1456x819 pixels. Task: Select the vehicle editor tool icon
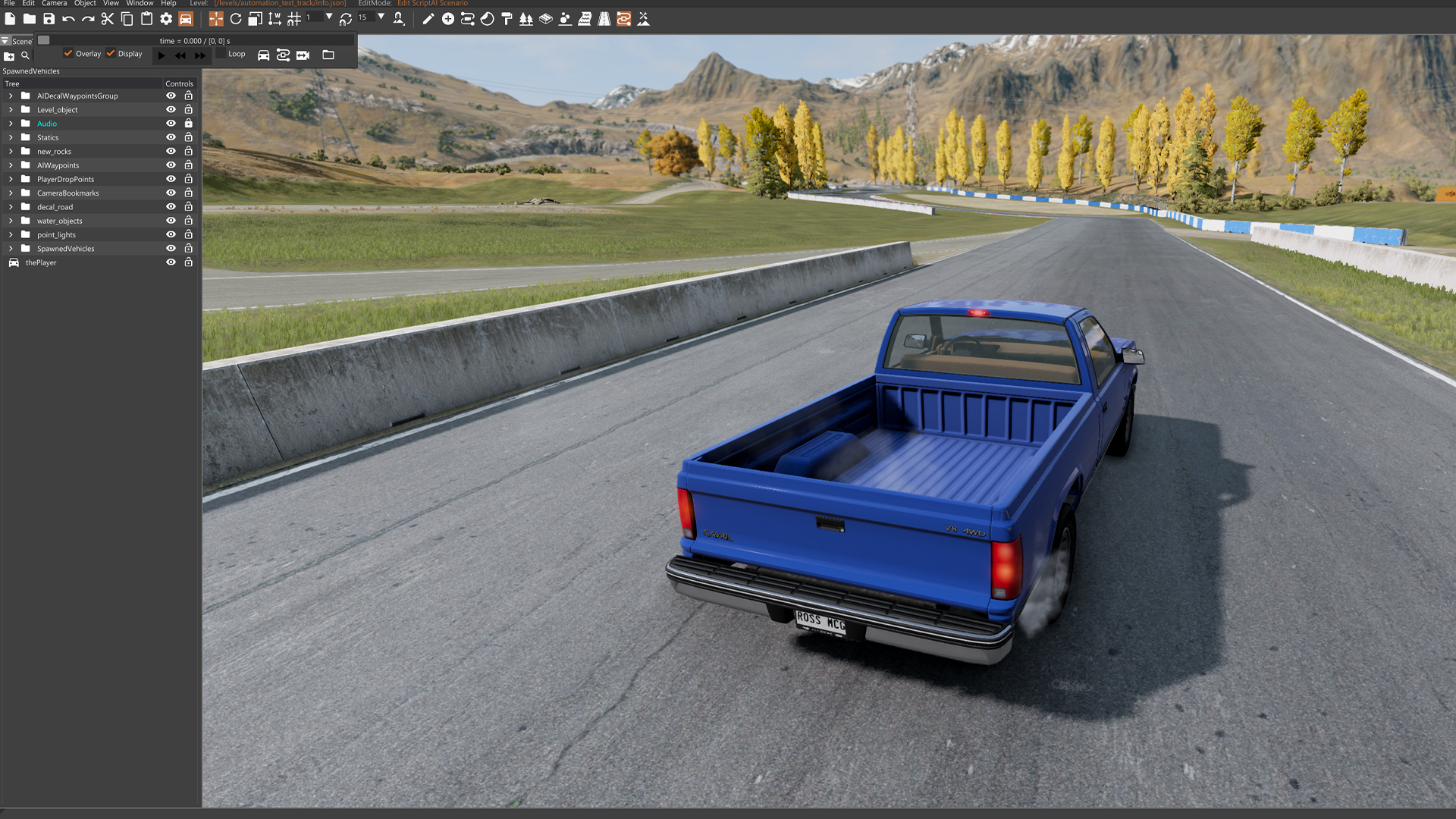point(187,19)
